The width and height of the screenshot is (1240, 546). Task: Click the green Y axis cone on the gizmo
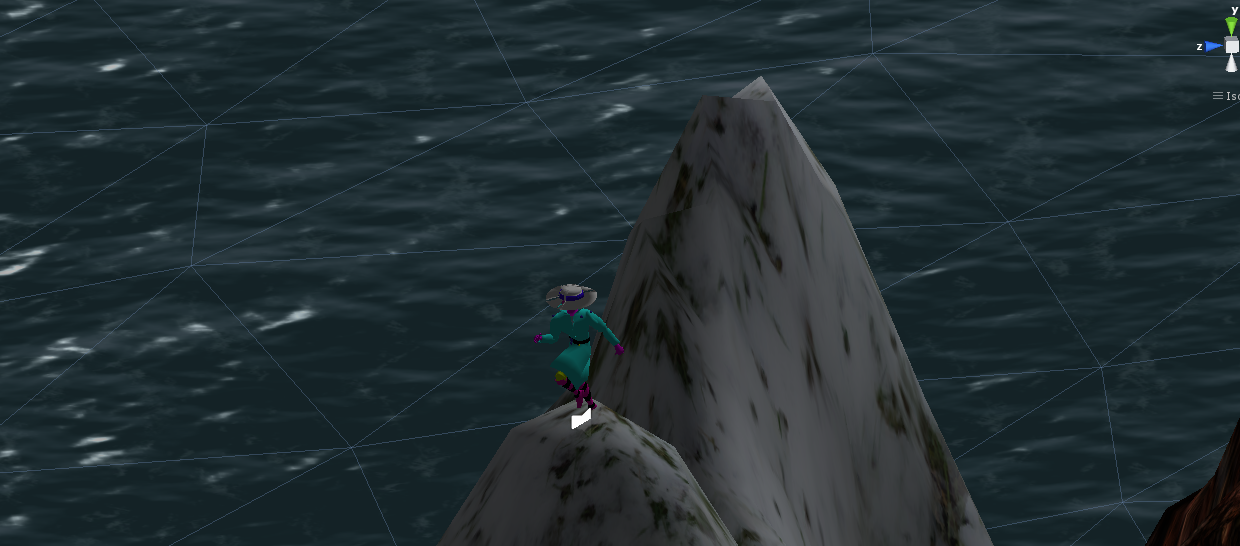1231,26
